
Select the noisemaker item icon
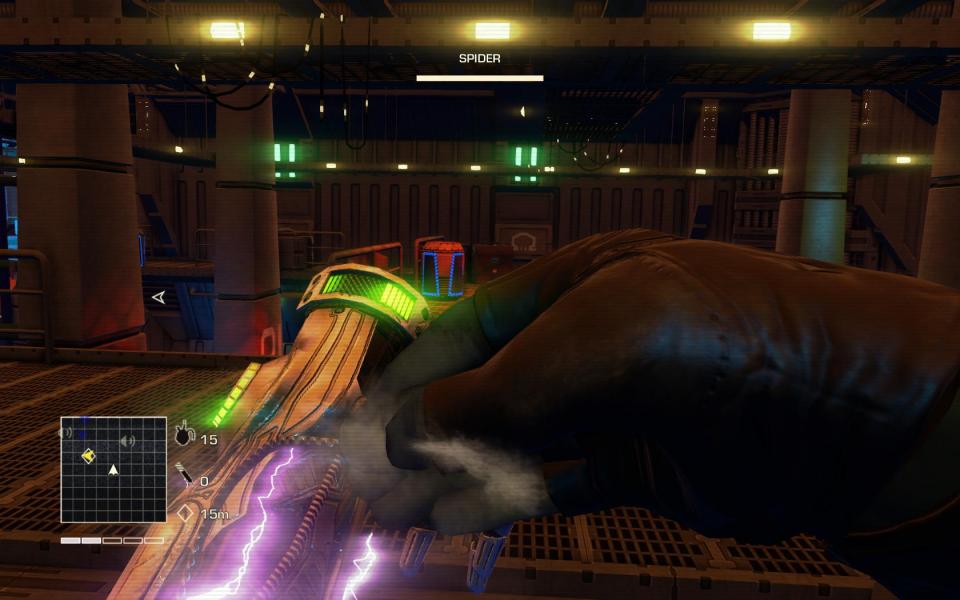point(183,437)
